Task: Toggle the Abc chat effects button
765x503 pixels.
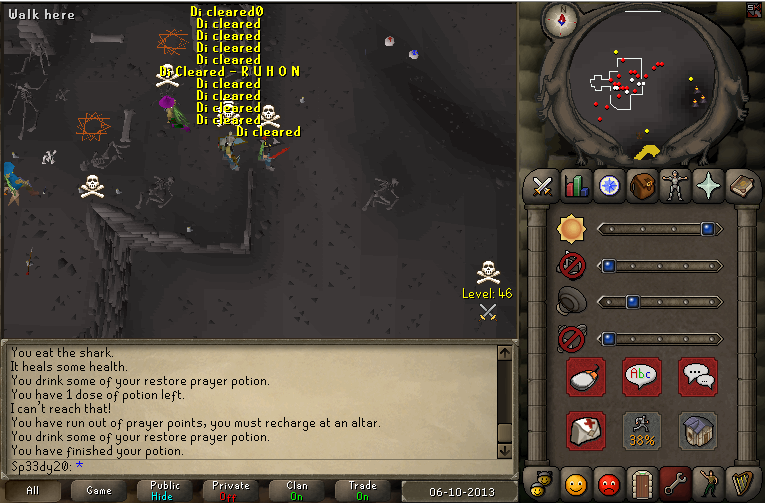Action: tap(641, 377)
